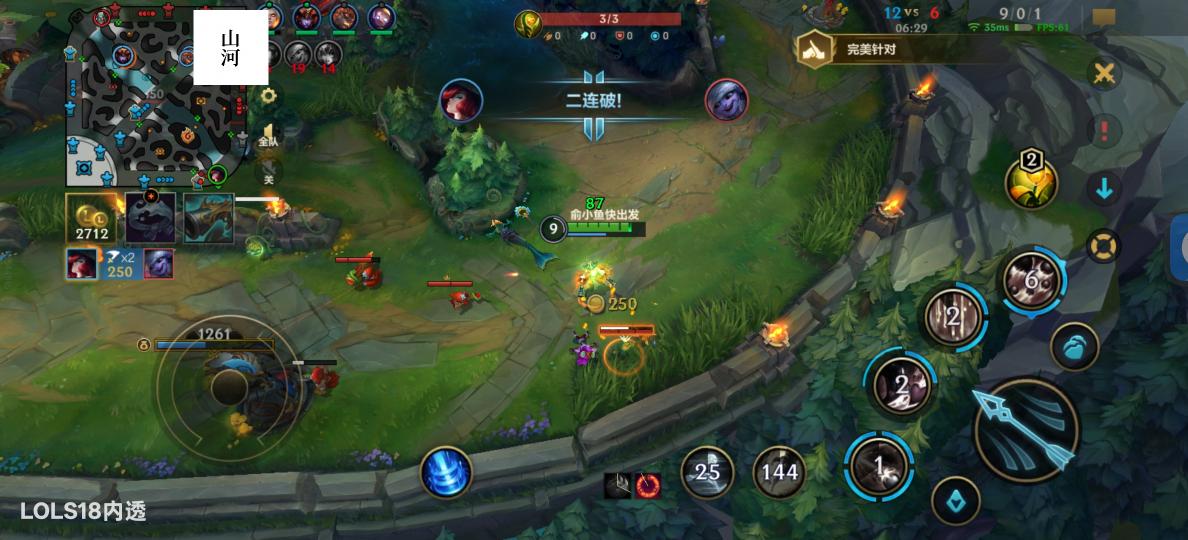1188x540 pixels.
Task: Send the red exclamation danger ping
Action: click(1104, 130)
